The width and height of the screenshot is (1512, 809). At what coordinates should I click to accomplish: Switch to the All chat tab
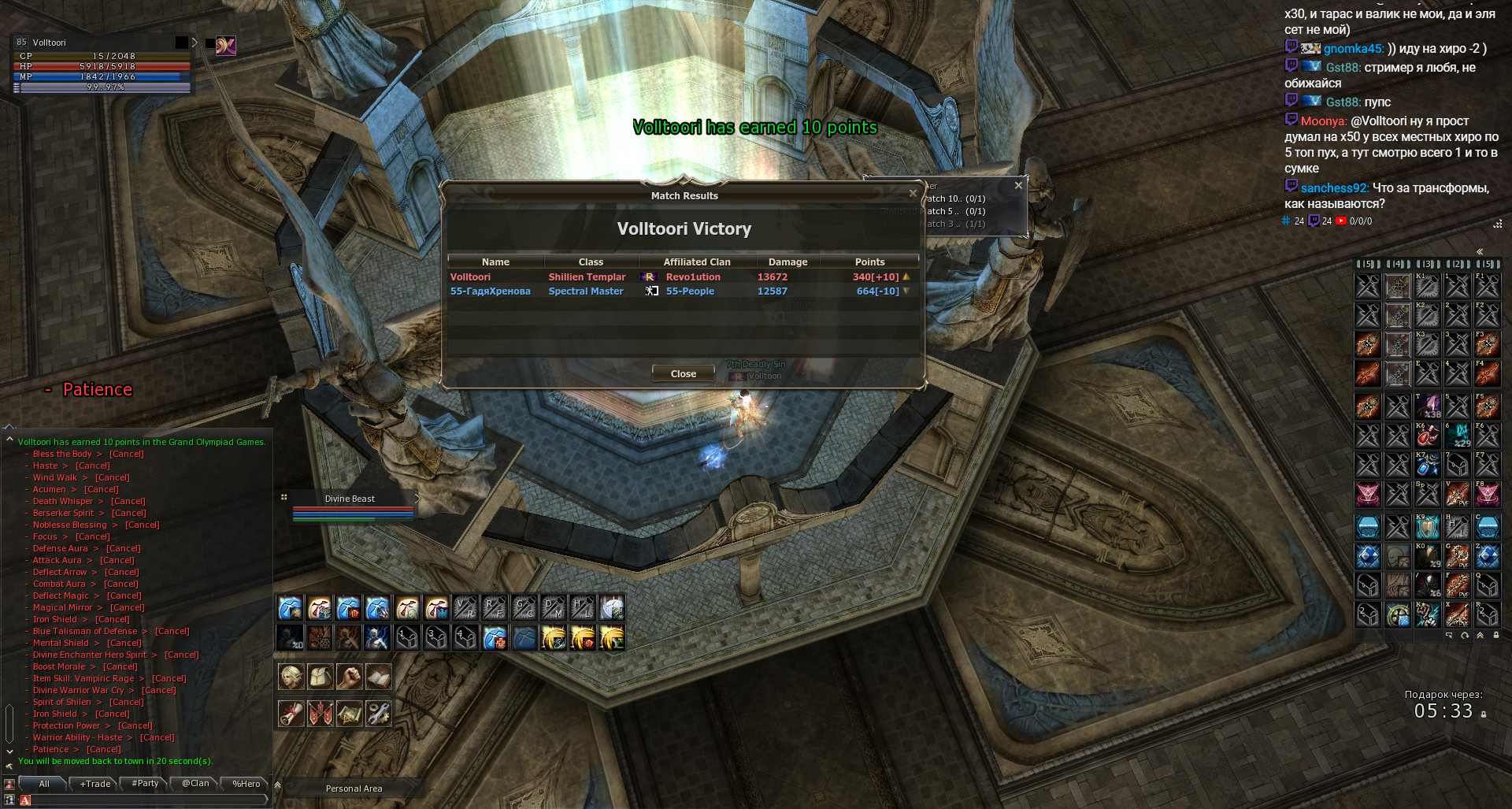44,784
